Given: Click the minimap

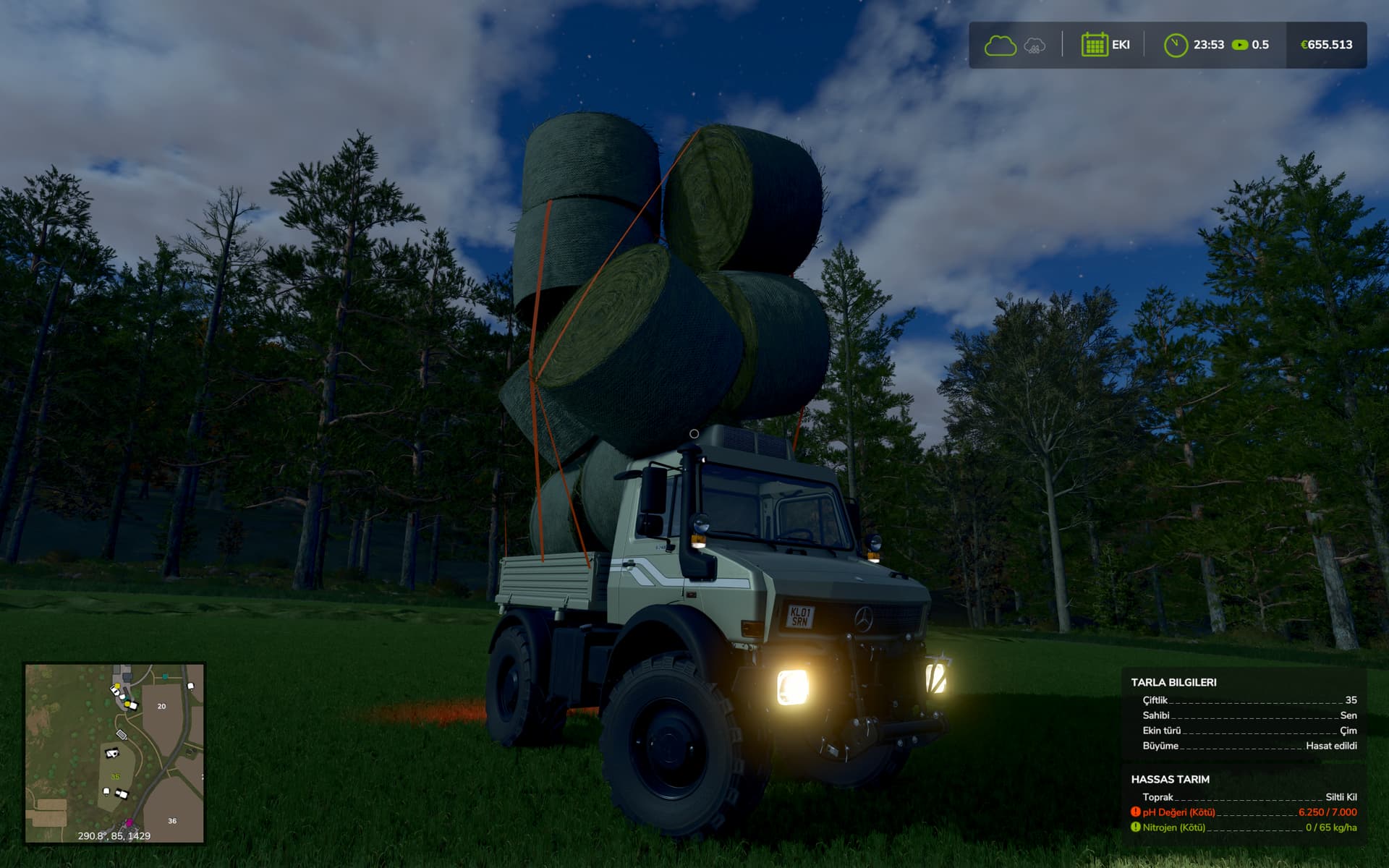Looking at the screenshot, I should click(114, 753).
